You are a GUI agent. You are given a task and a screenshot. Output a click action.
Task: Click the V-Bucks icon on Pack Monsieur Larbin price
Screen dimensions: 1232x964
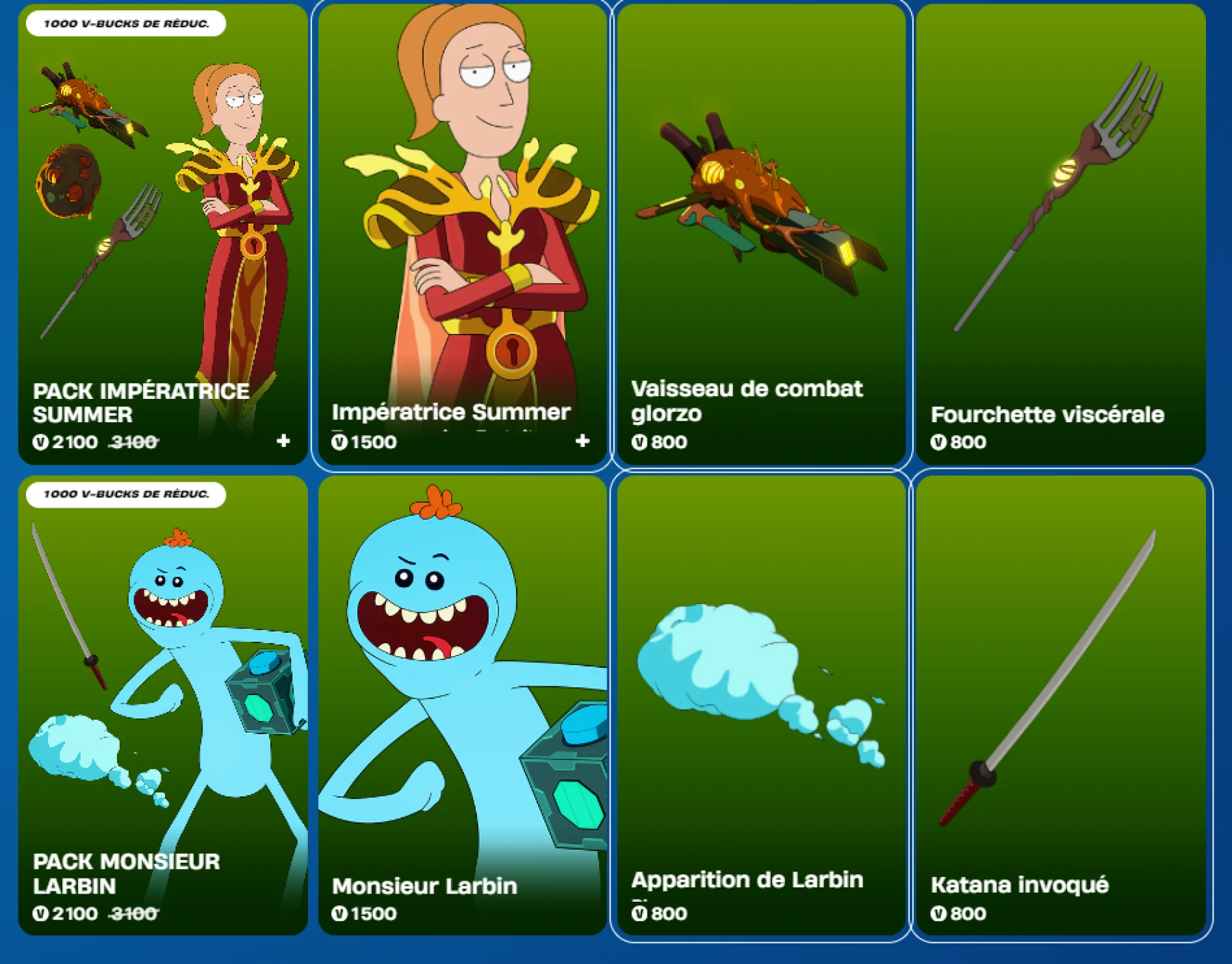41,913
